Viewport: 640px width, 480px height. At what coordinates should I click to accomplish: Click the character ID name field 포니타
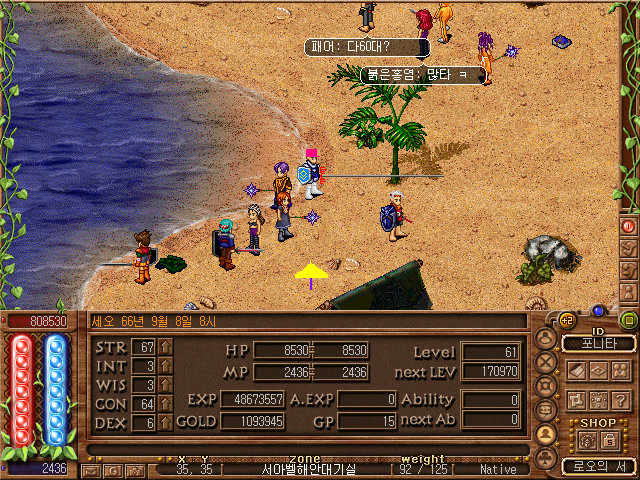click(x=599, y=344)
